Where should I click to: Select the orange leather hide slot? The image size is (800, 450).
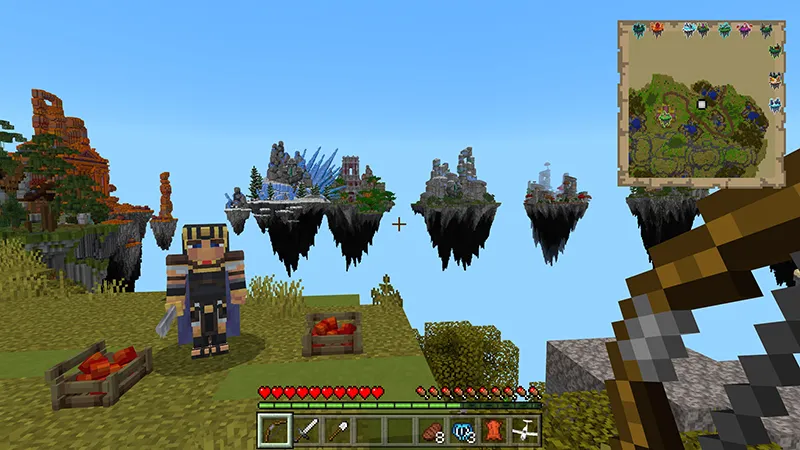494,431
